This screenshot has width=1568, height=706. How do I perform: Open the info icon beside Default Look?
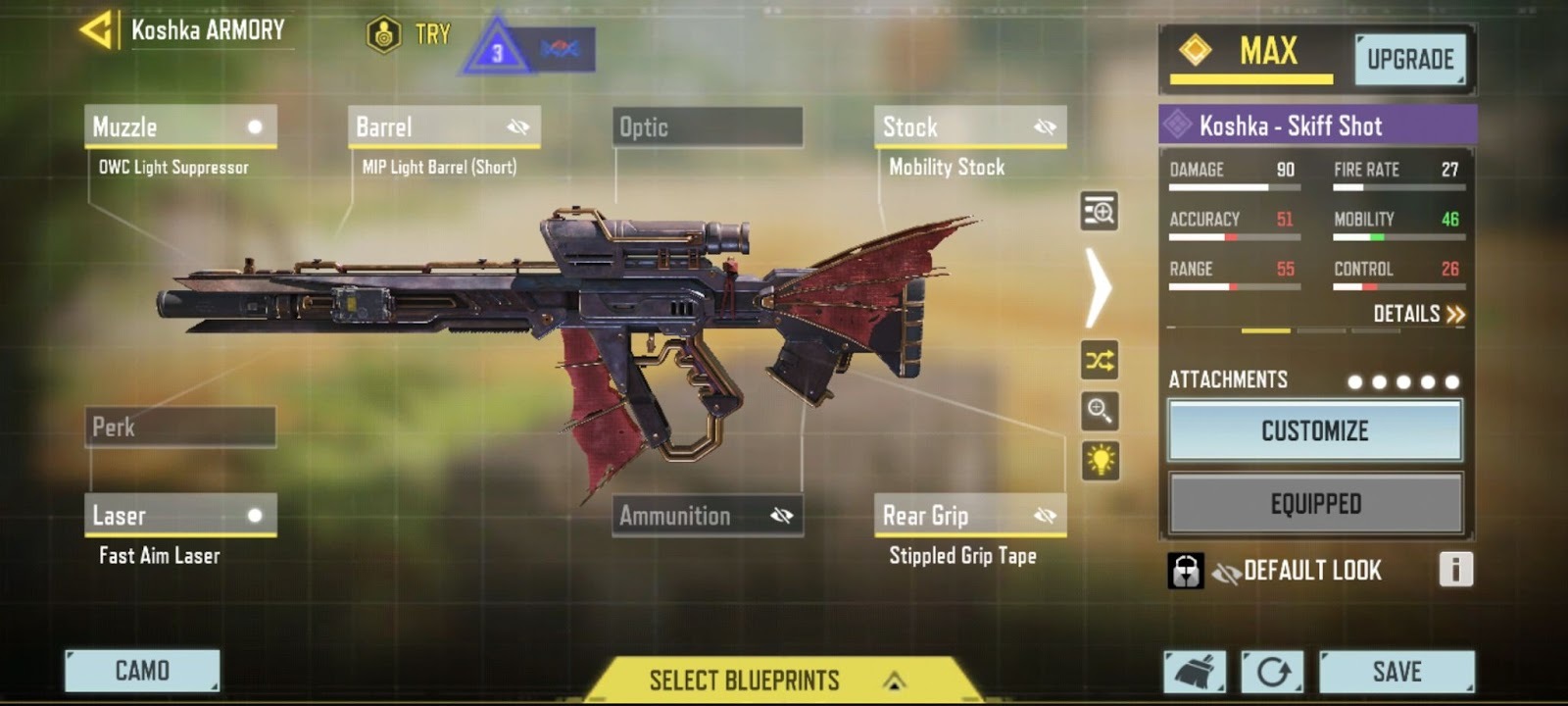(1455, 570)
